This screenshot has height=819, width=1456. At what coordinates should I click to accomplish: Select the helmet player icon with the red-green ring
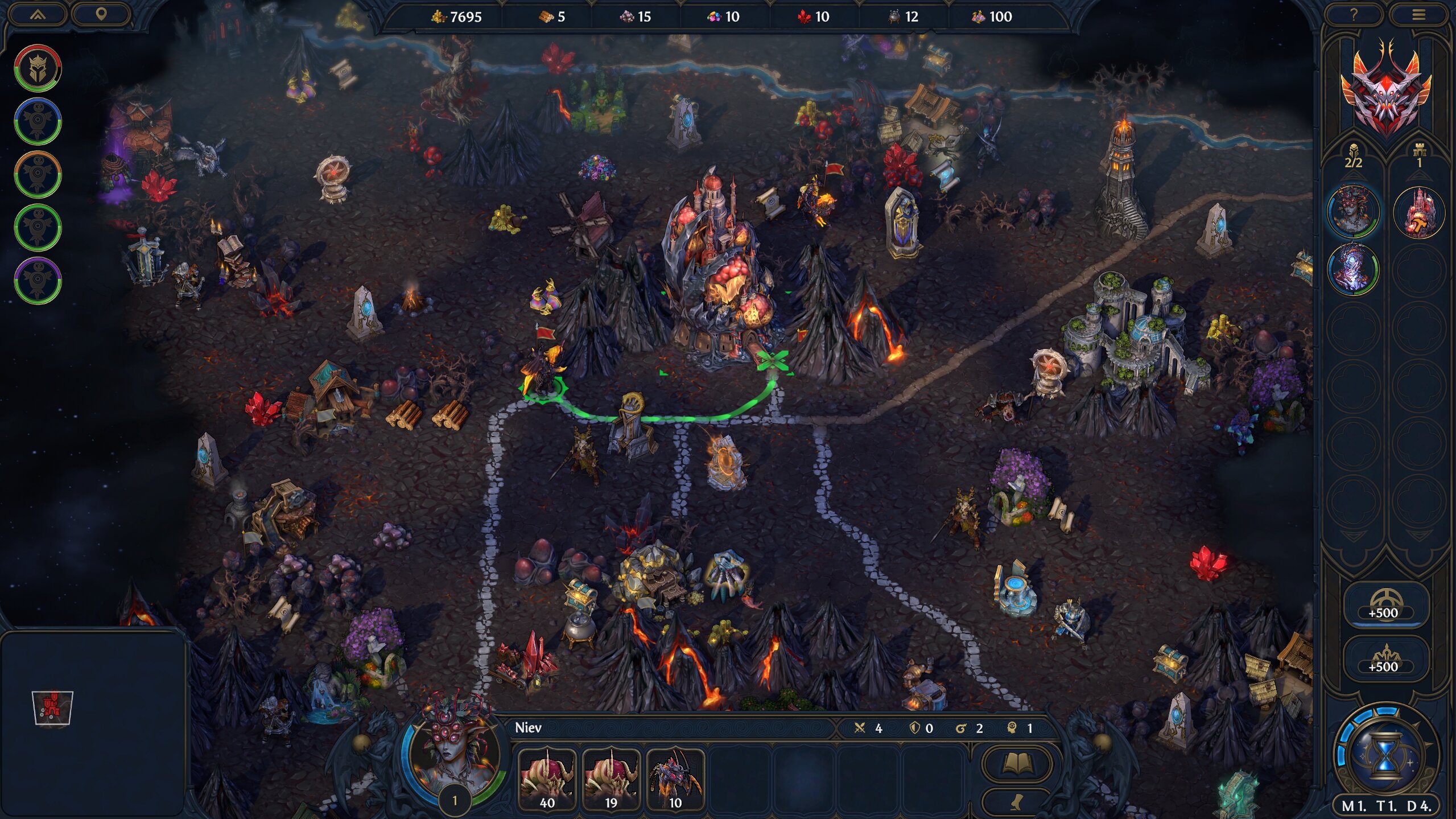click(x=38, y=68)
